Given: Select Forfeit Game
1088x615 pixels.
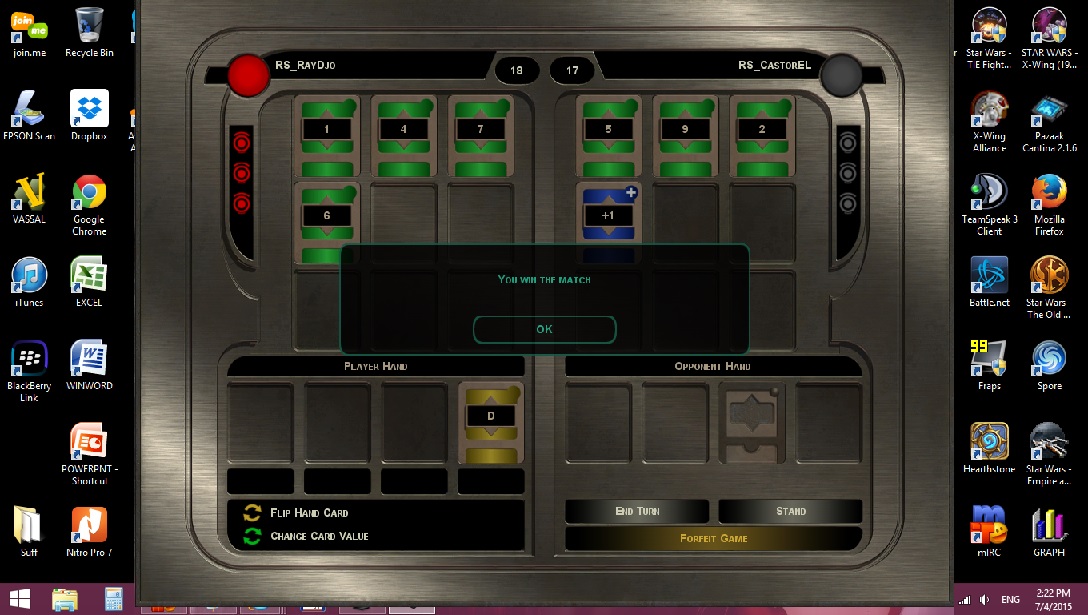Looking at the screenshot, I should coord(713,538).
